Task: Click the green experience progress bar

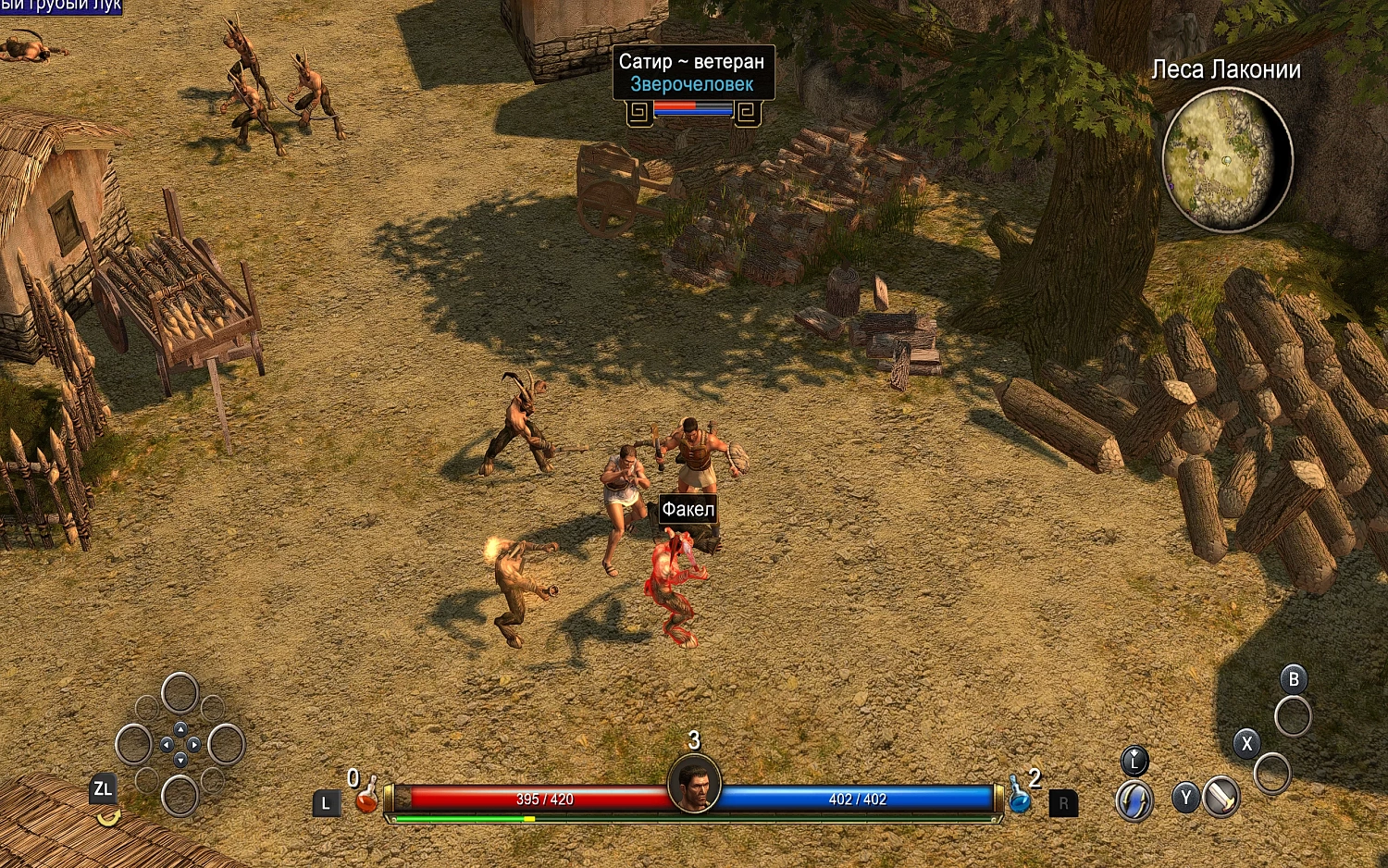Action: (463, 818)
